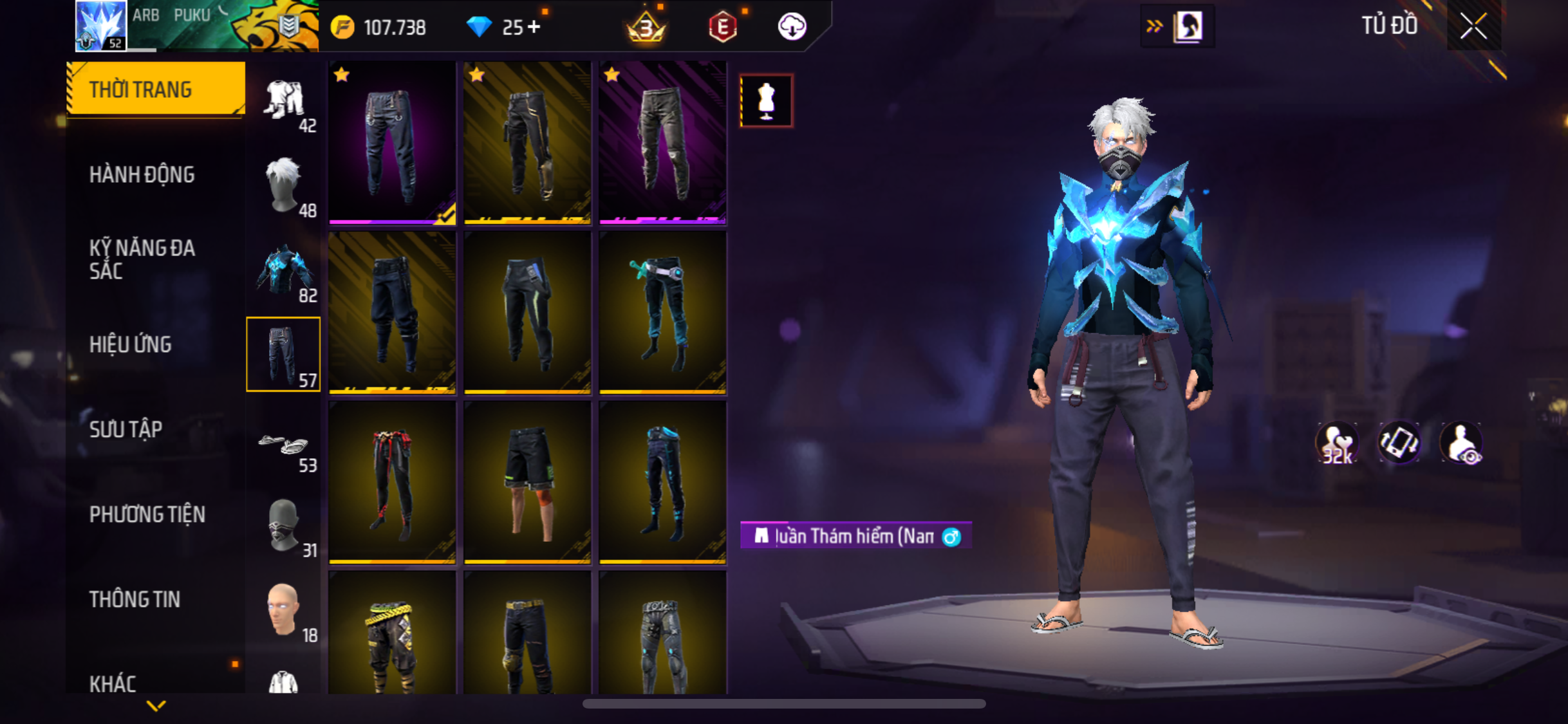Image resolution: width=1568 pixels, height=724 pixels.
Task: Open the face mask category with 31 items
Action: point(284,527)
